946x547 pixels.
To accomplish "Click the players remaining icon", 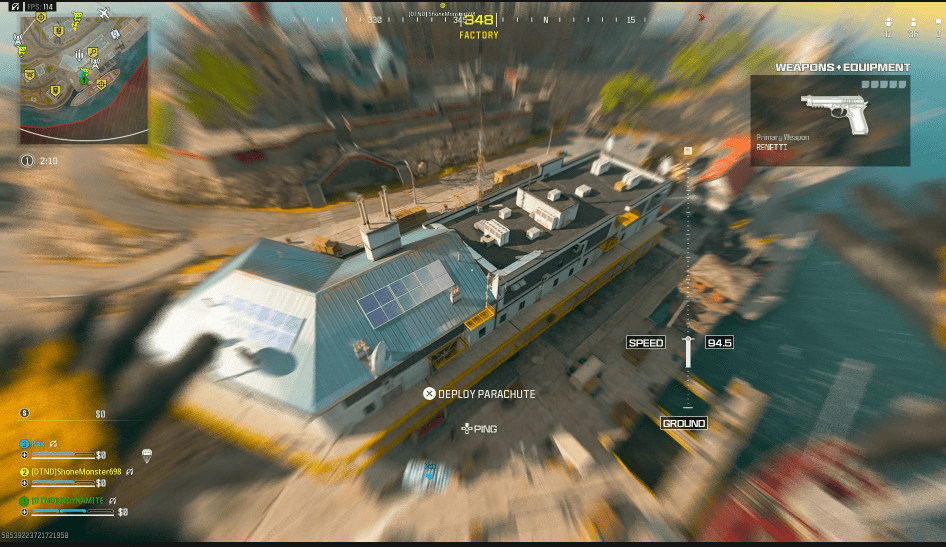I will click(x=913, y=22).
